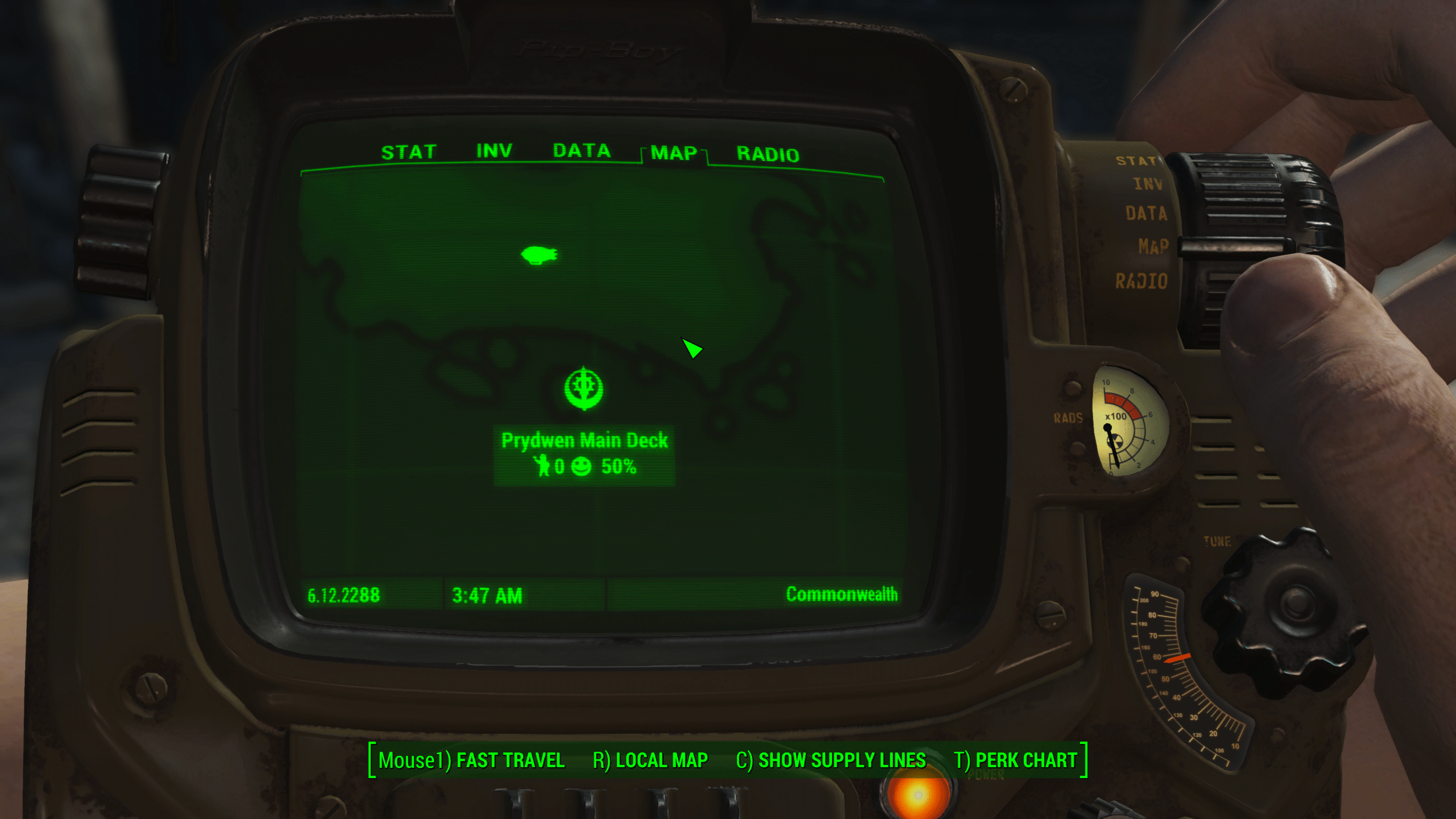Click the Brotherhood of Steel map marker
This screenshot has width=1456, height=819.
coord(584,388)
